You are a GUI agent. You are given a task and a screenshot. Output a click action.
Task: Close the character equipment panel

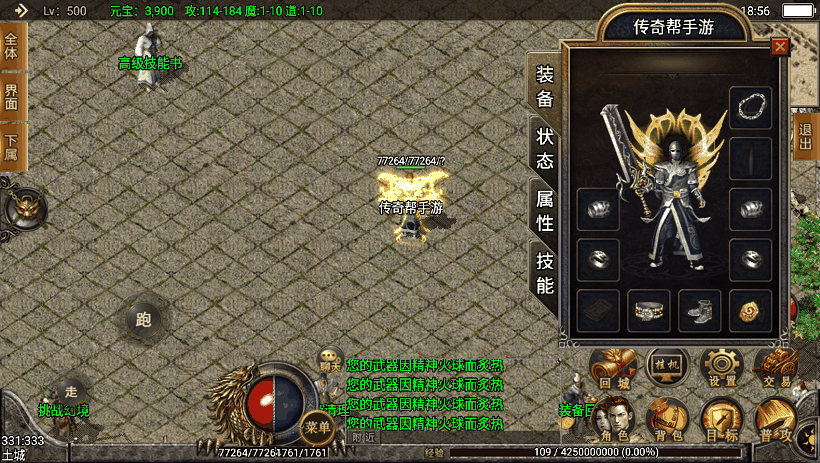coord(779,46)
